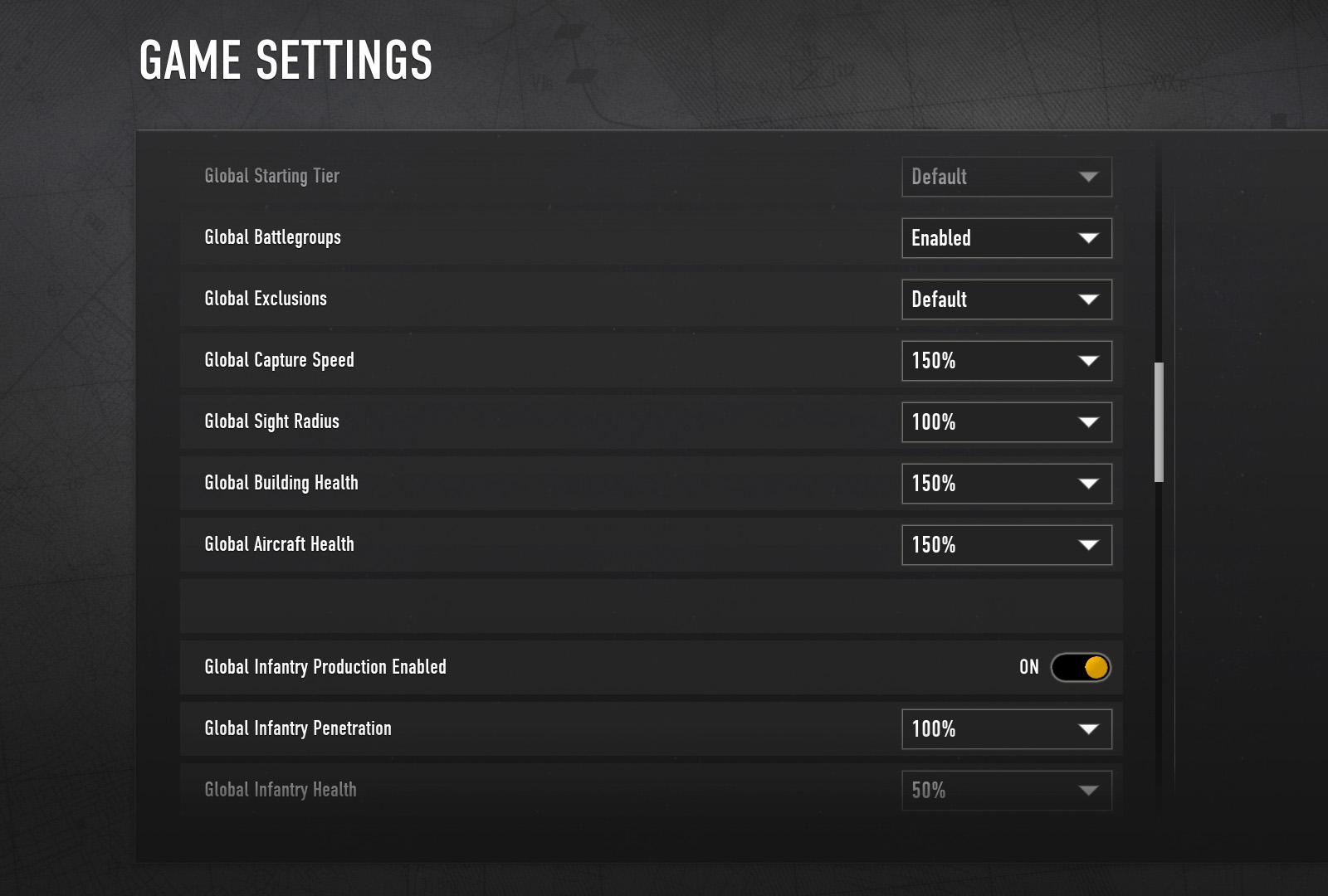Click the chevron next to Global Building Health

point(1090,484)
